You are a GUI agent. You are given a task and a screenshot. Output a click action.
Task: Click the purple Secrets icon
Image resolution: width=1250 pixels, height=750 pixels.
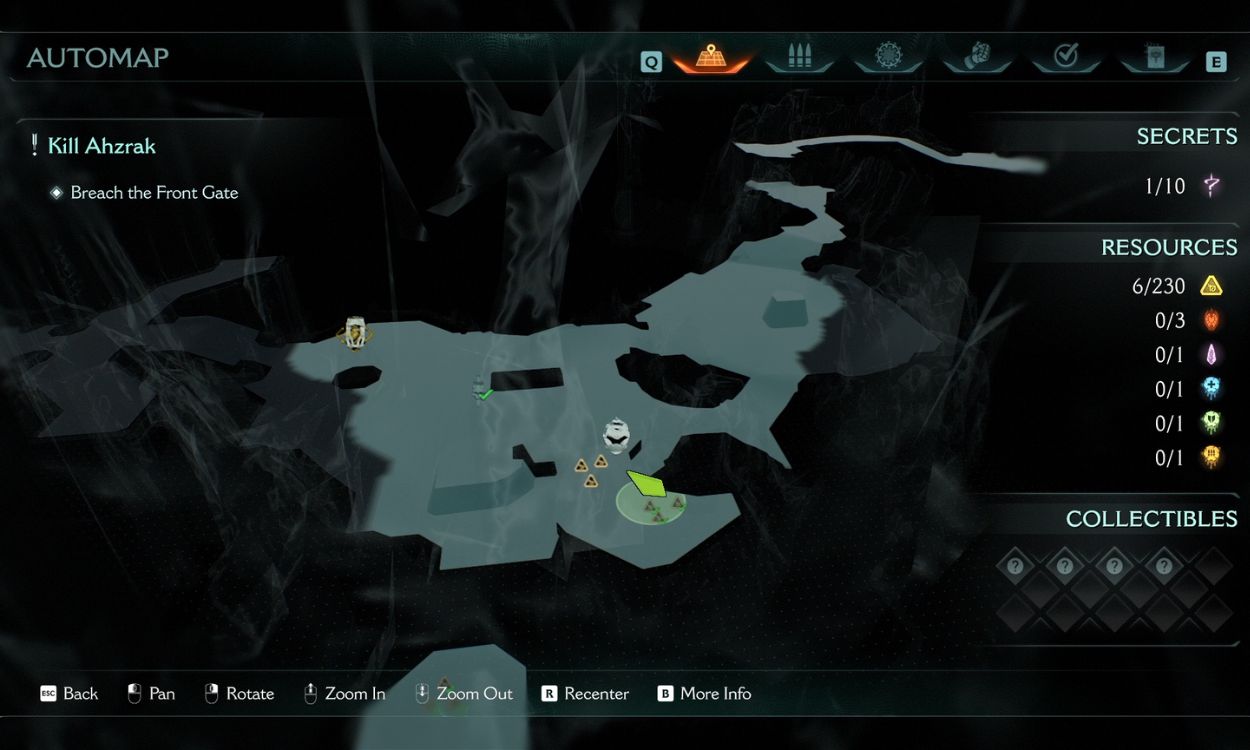tap(1212, 185)
